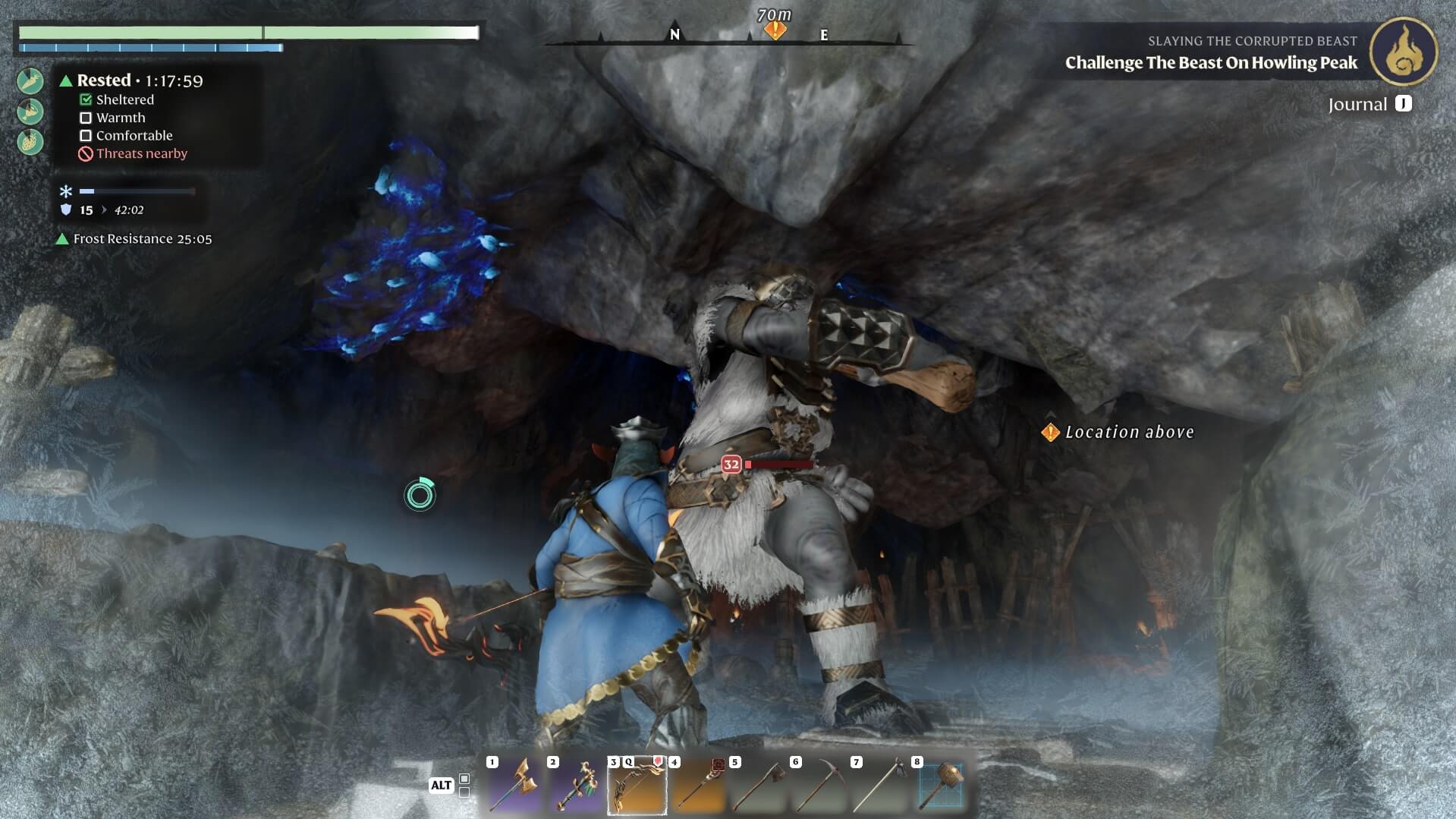Choose the staff in hotbar slot 4

(x=697, y=786)
